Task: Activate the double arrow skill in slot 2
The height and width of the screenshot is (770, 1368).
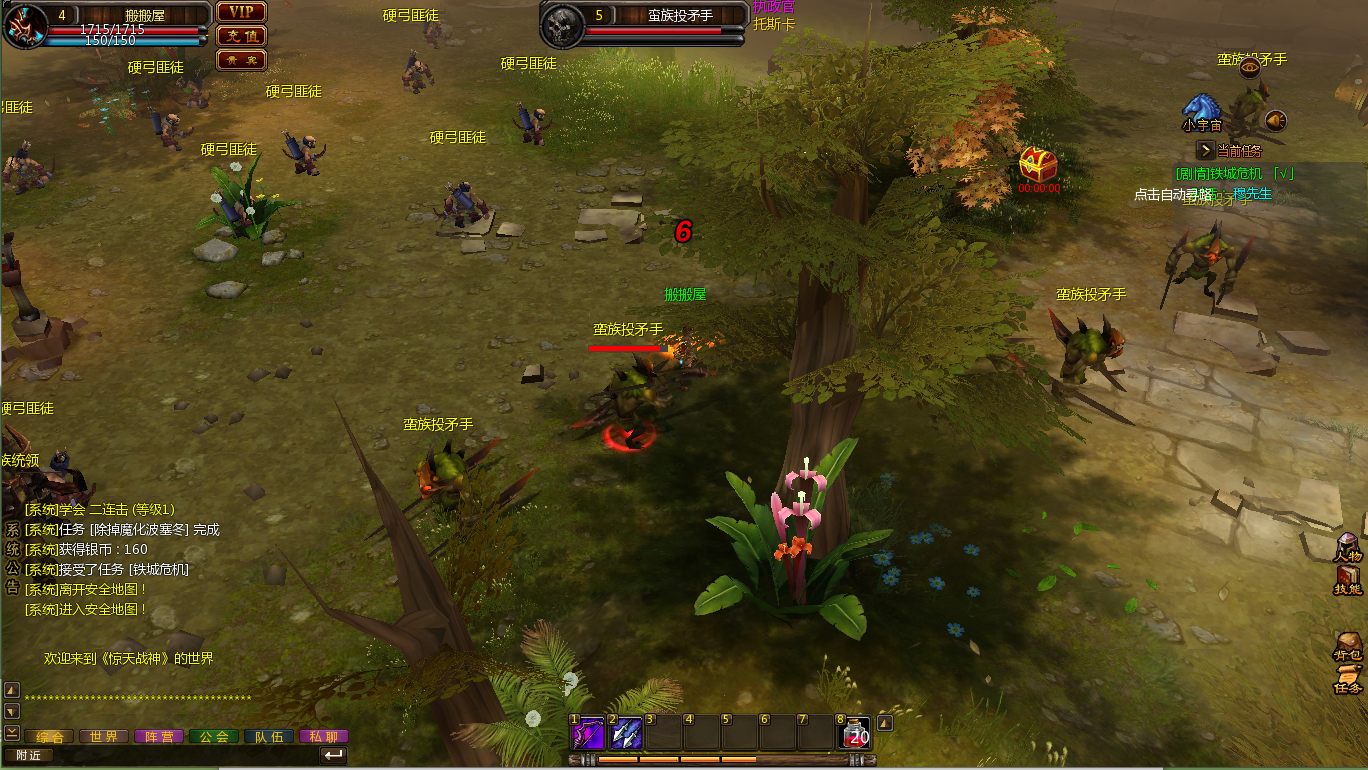Action: click(625, 734)
